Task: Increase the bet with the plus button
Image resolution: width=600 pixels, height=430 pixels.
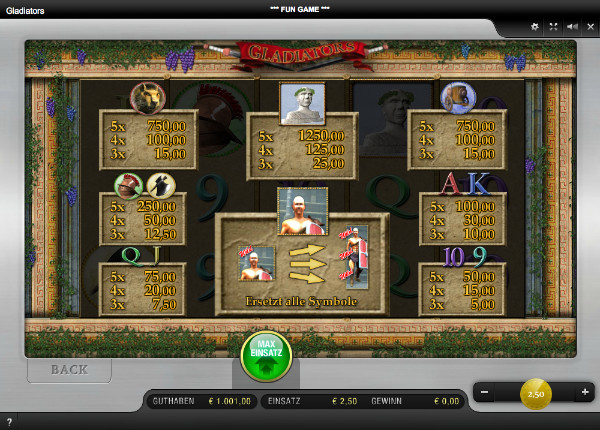Action: (585, 393)
